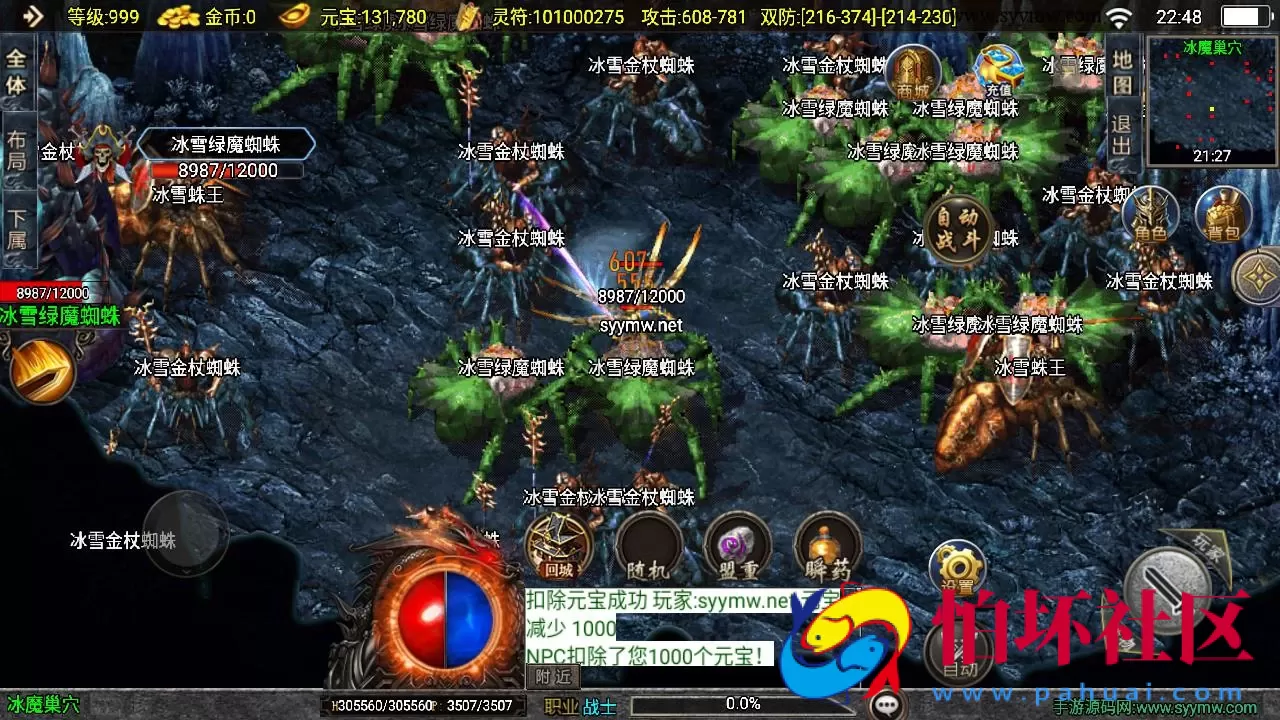
Task: Use the 瞬药 instant potion icon
Action: 826,548
